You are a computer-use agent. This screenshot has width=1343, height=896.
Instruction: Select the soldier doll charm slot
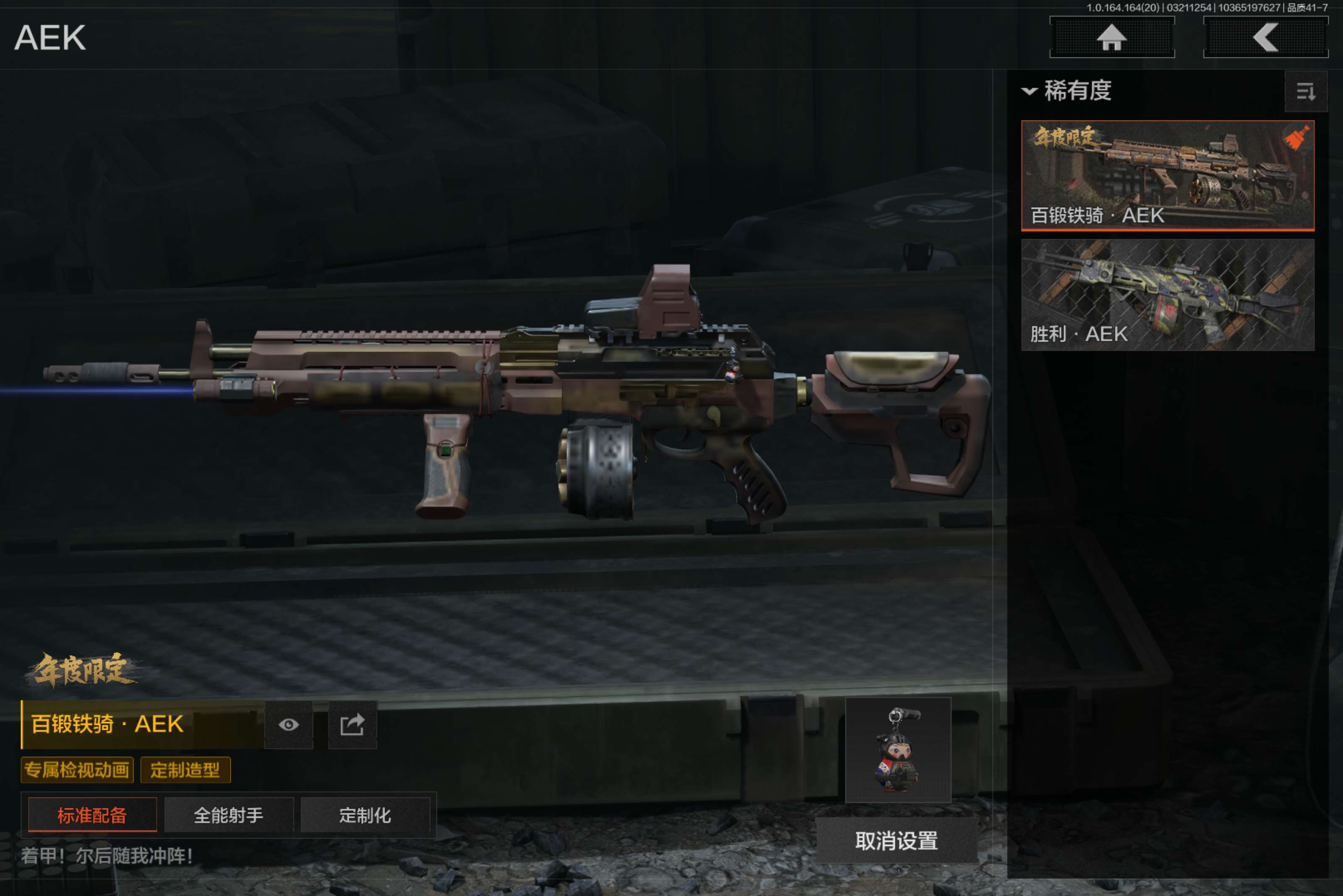898,750
